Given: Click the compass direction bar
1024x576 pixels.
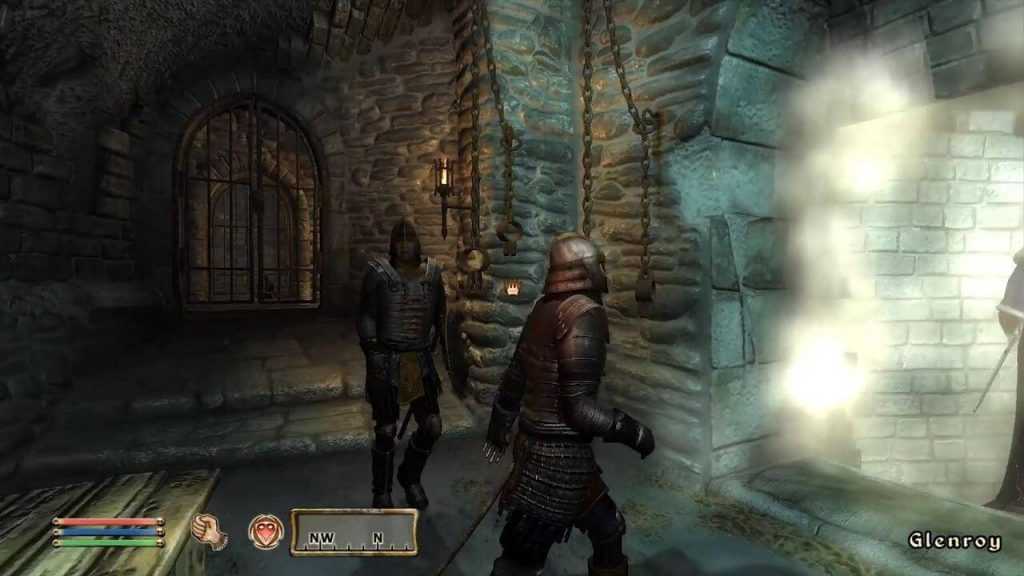Looking at the screenshot, I should (354, 533).
